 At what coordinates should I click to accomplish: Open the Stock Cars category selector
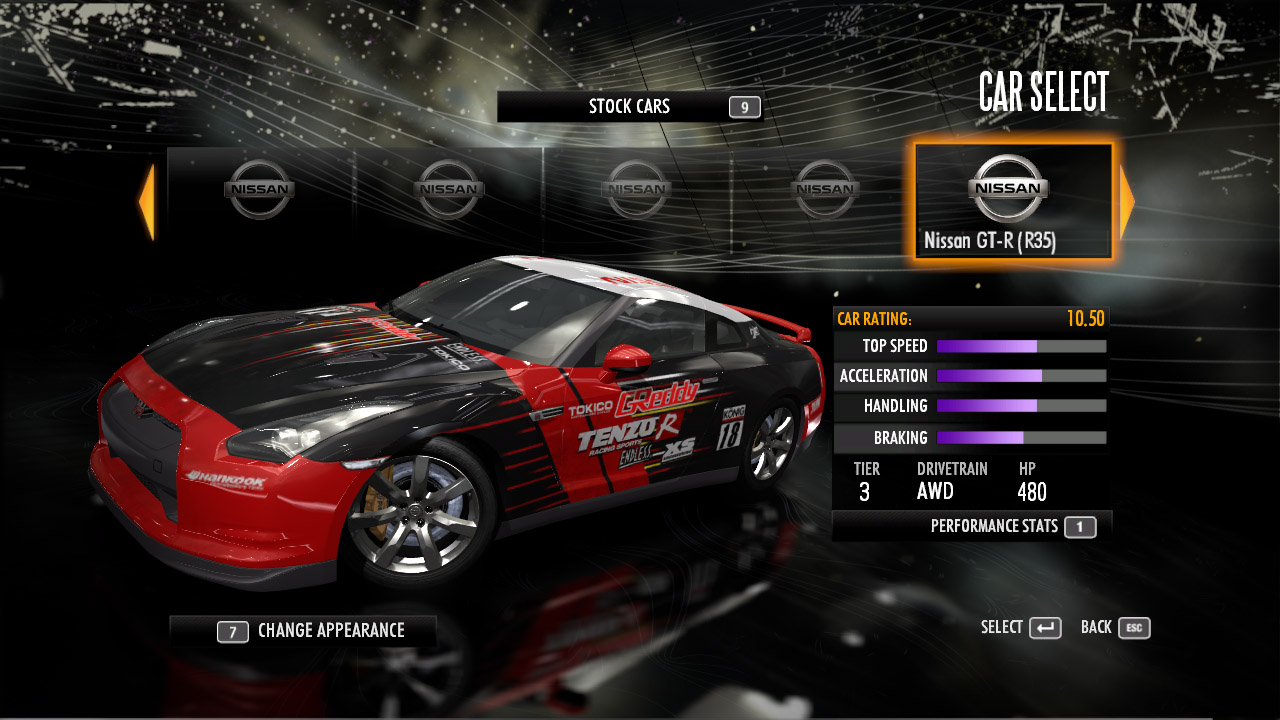[x=630, y=107]
